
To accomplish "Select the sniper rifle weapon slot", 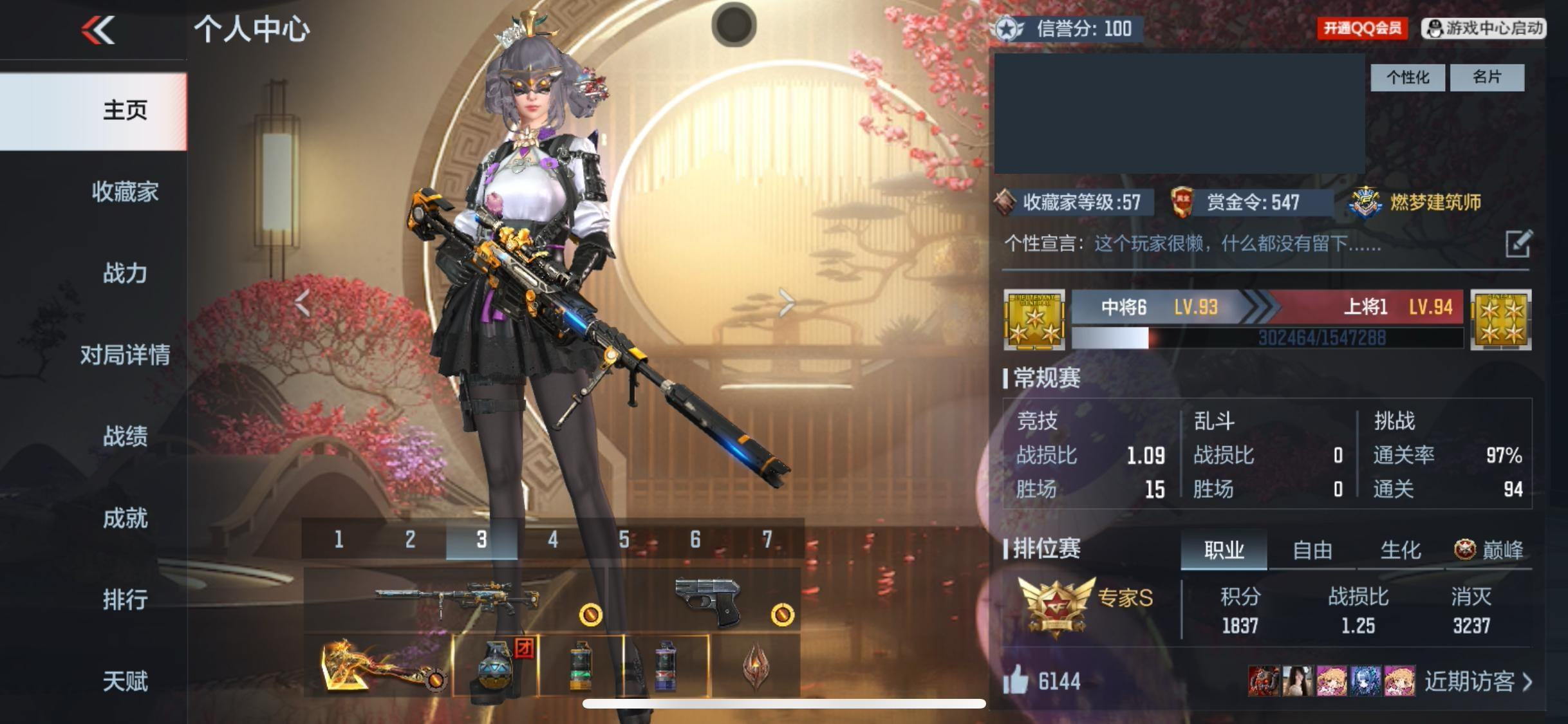I will [456, 600].
